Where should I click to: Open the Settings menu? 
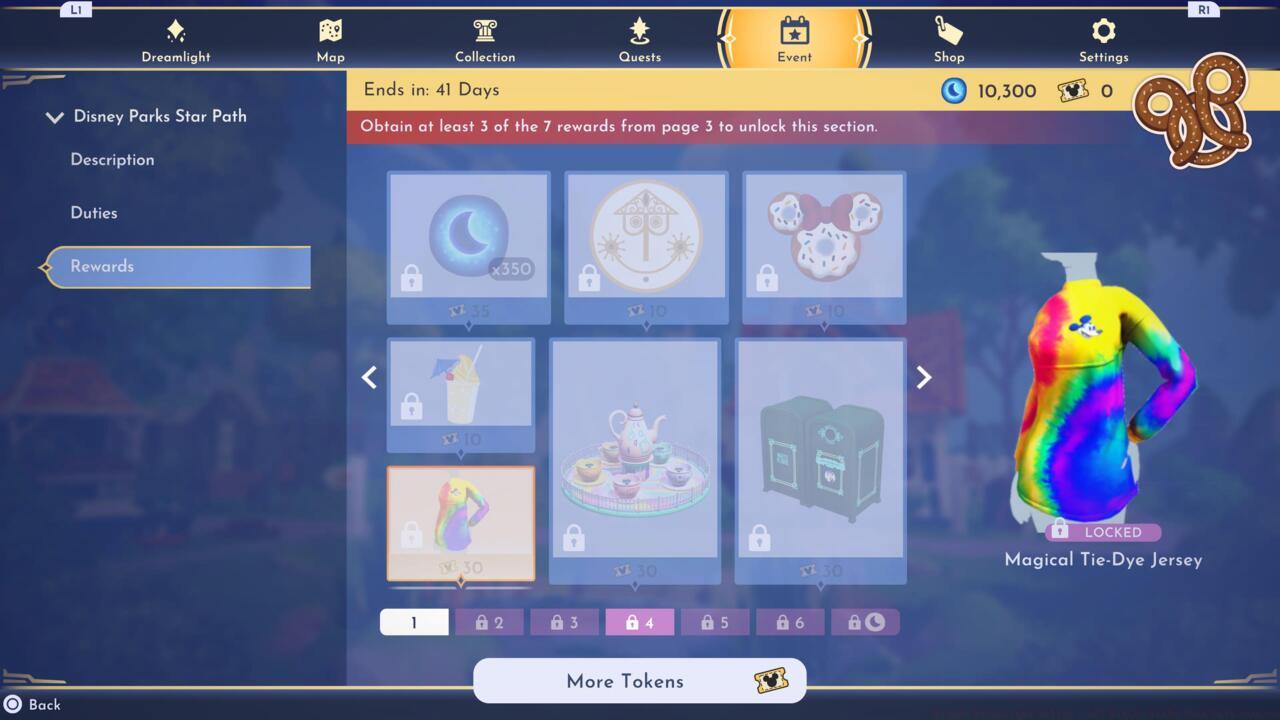(1103, 40)
